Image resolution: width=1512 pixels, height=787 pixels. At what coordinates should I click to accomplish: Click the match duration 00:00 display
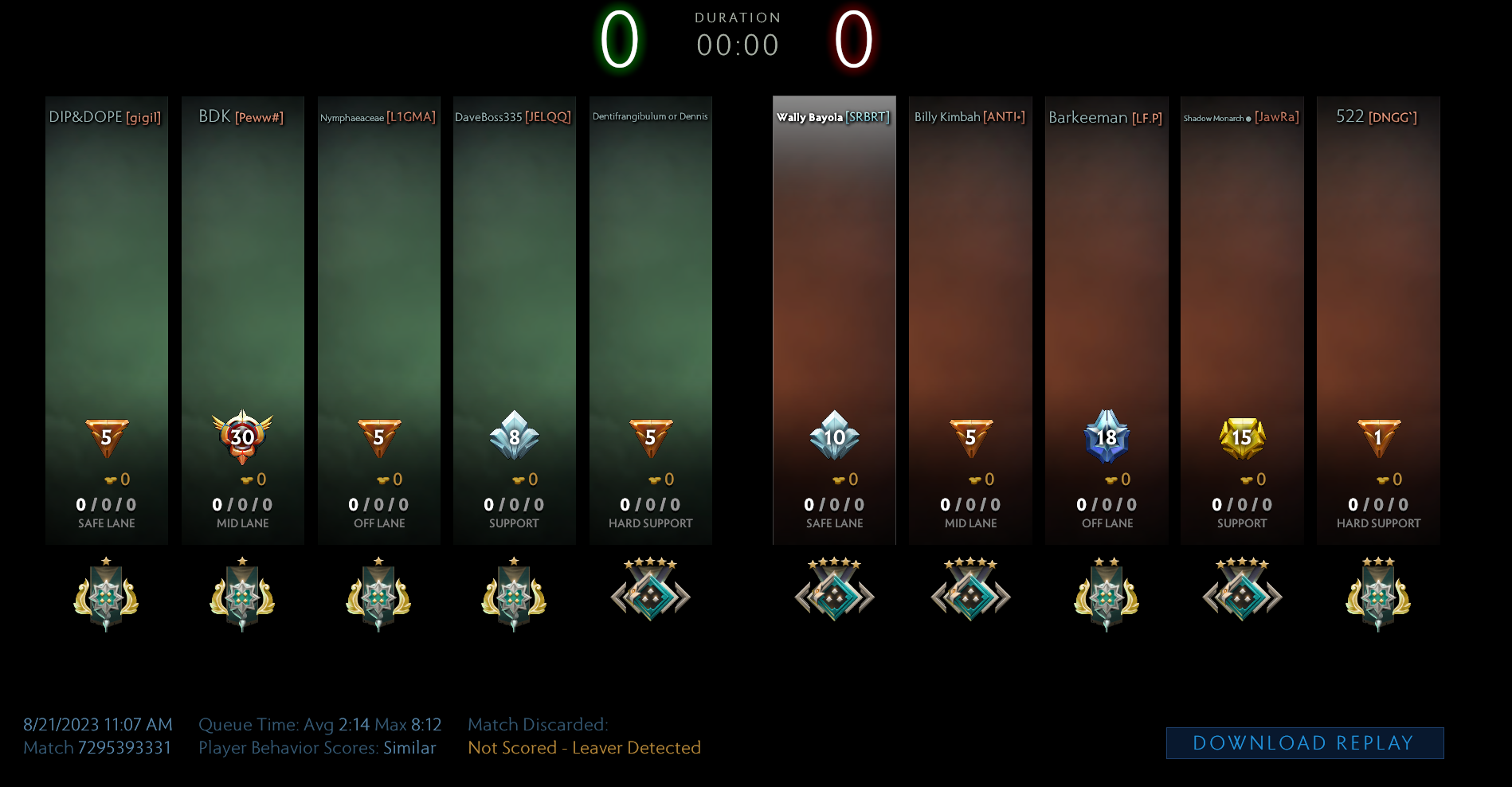tap(738, 45)
